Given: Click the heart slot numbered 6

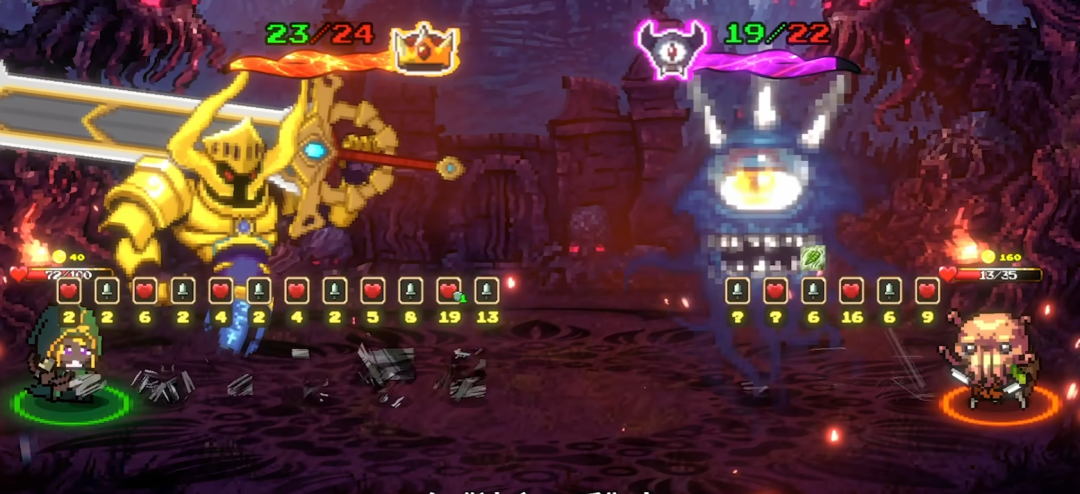Looking at the screenshot, I should tap(145, 291).
